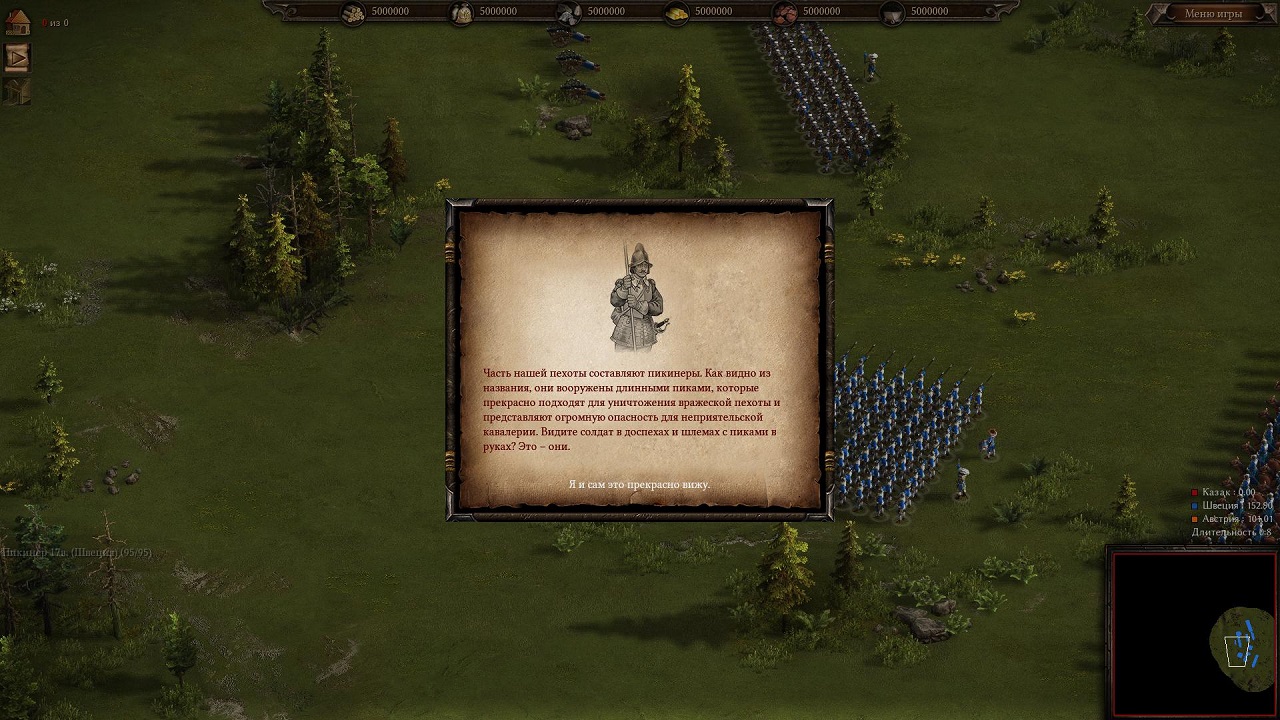Click the gold bars resource icon
This screenshot has height=720, width=1280.
click(678, 12)
